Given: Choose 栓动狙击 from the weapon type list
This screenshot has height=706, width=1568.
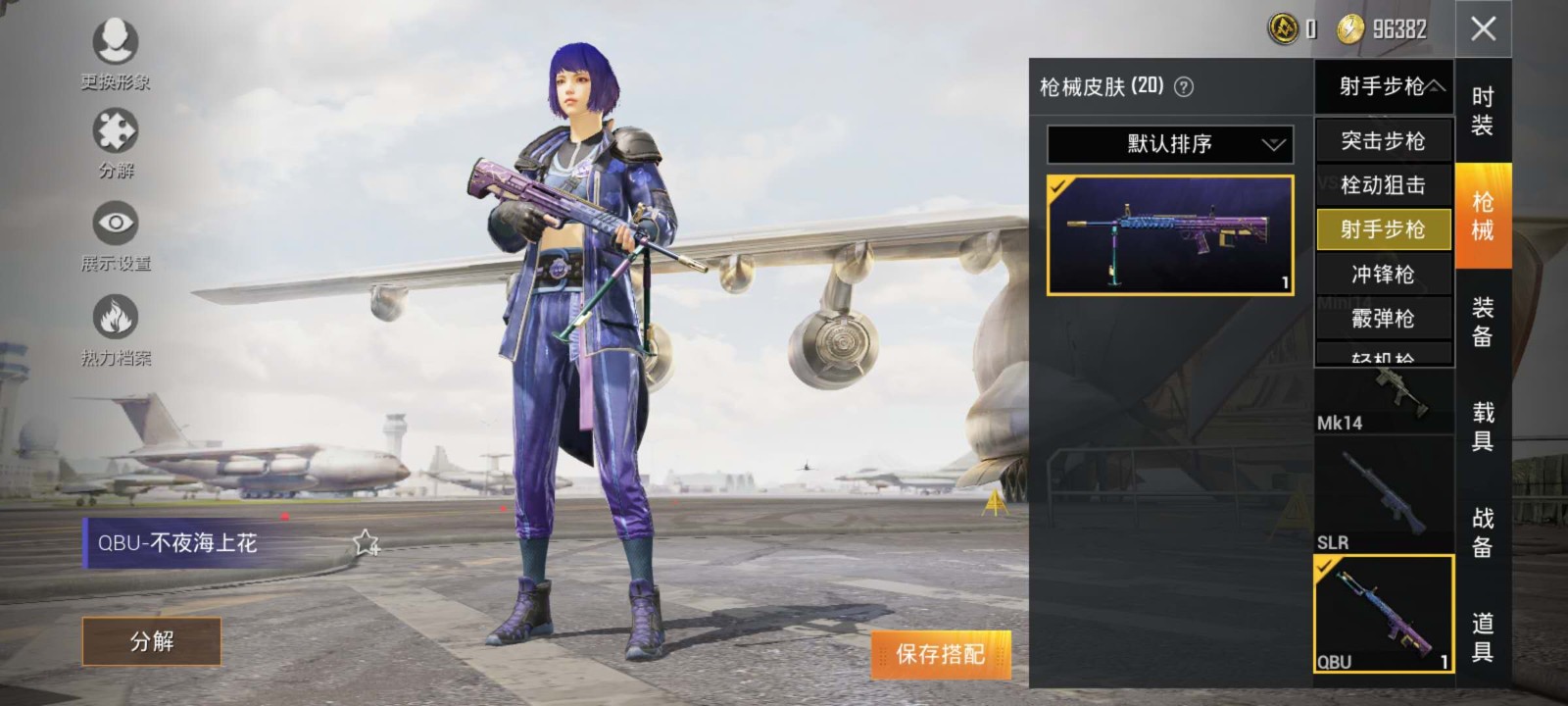Looking at the screenshot, I should click(1383, 185).
